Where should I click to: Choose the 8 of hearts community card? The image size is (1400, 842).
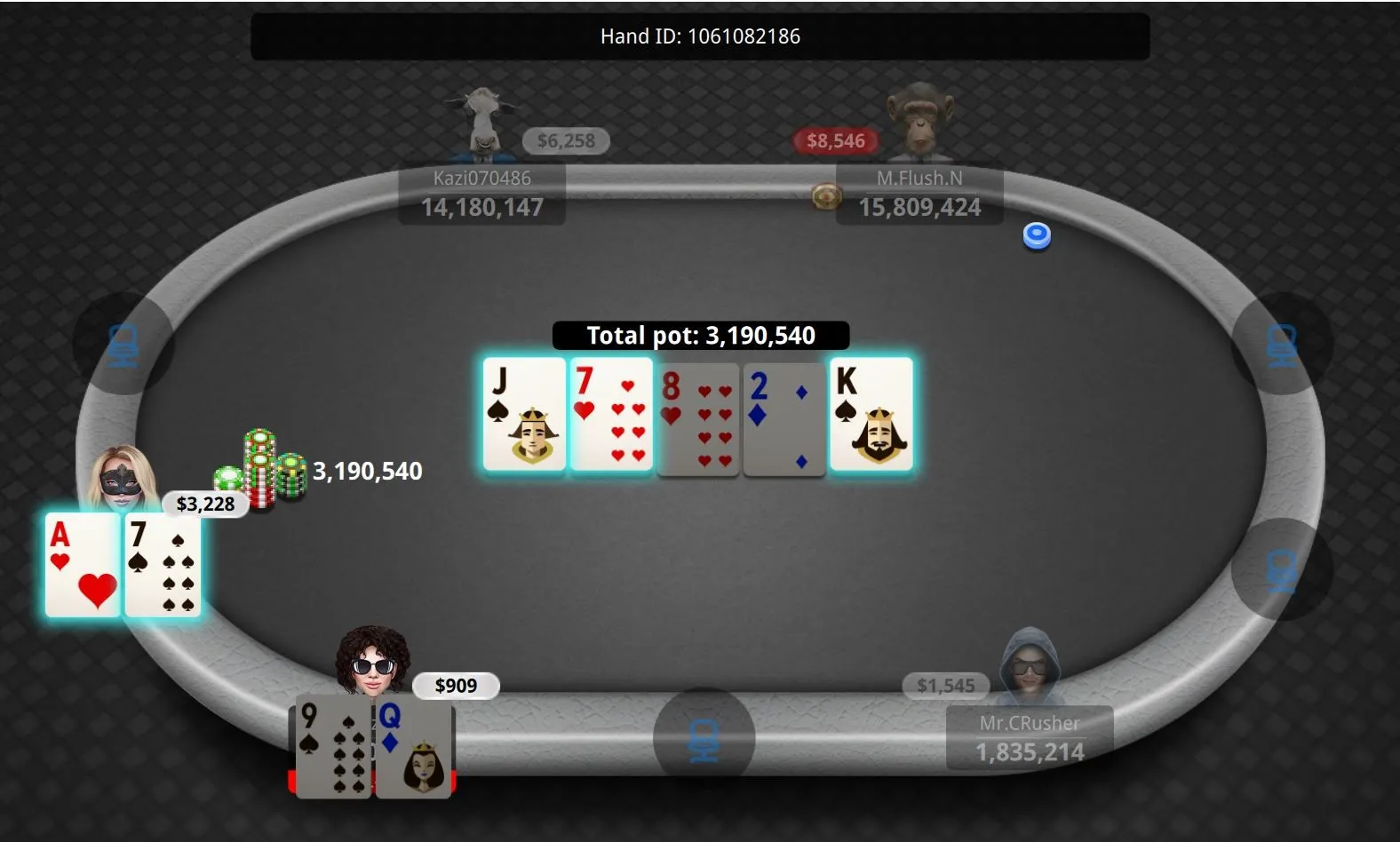pyautogui.click(x=698, y=418)
